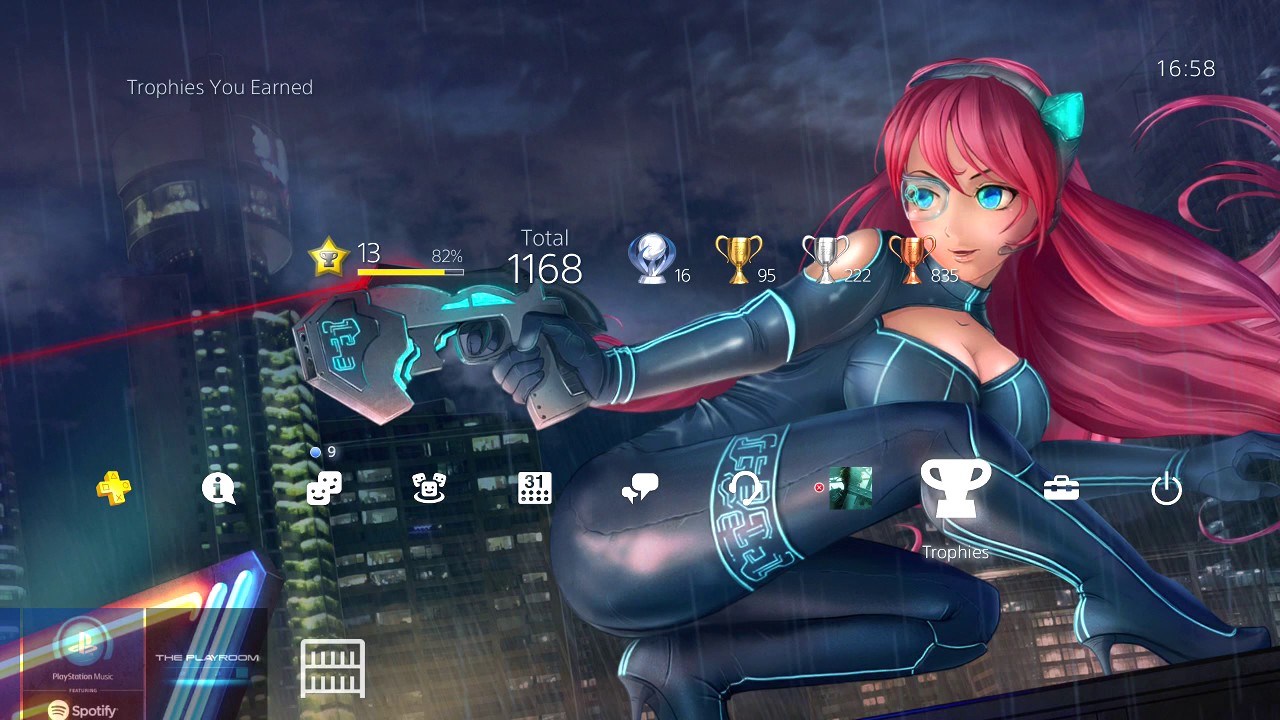Image resolution: width=1280 pixels, height=720 pixels.
Task: Open the game thumbnail beside the Party icon
Action: 851,489
